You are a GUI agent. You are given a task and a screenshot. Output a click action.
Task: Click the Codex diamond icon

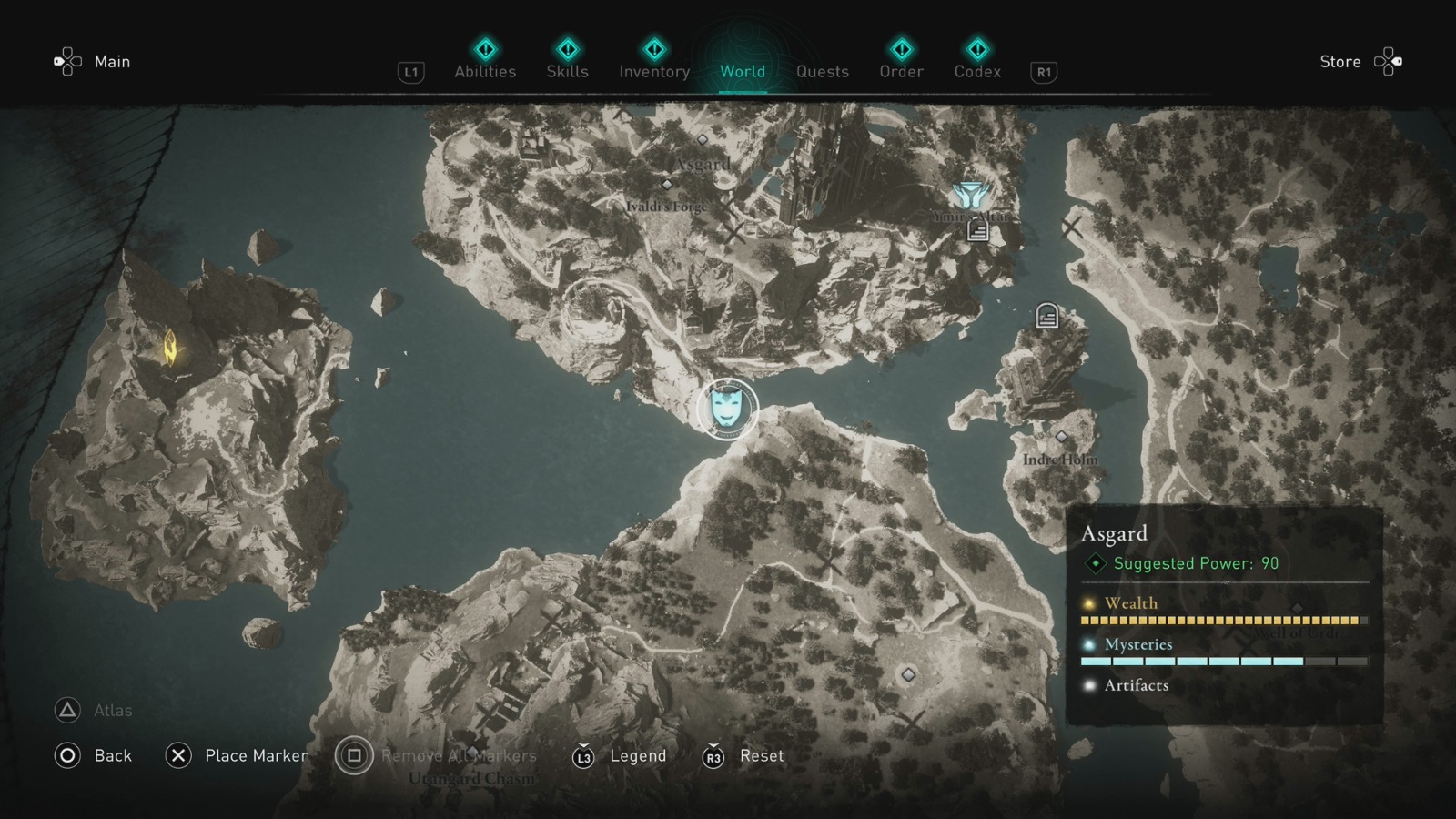pyautogui.click(x=976, y=50)
